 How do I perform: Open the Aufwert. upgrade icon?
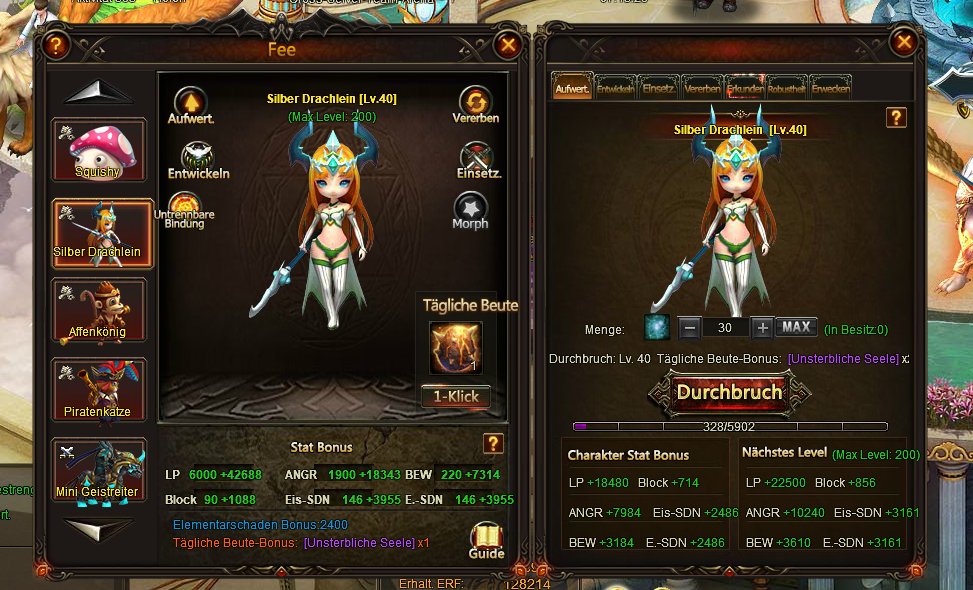click(x=190, y=102)
